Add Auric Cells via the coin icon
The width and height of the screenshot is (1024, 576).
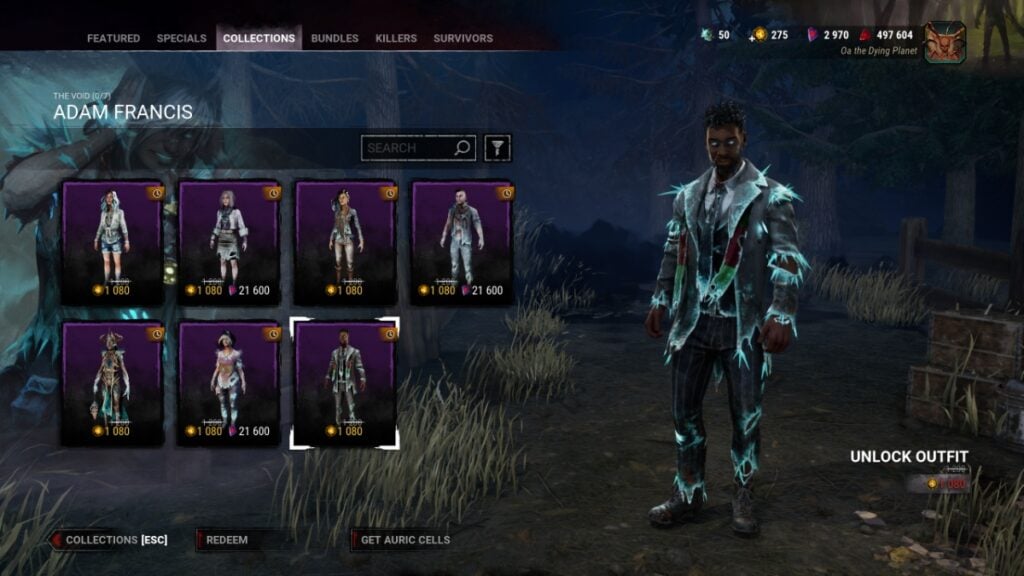[759, 35]
